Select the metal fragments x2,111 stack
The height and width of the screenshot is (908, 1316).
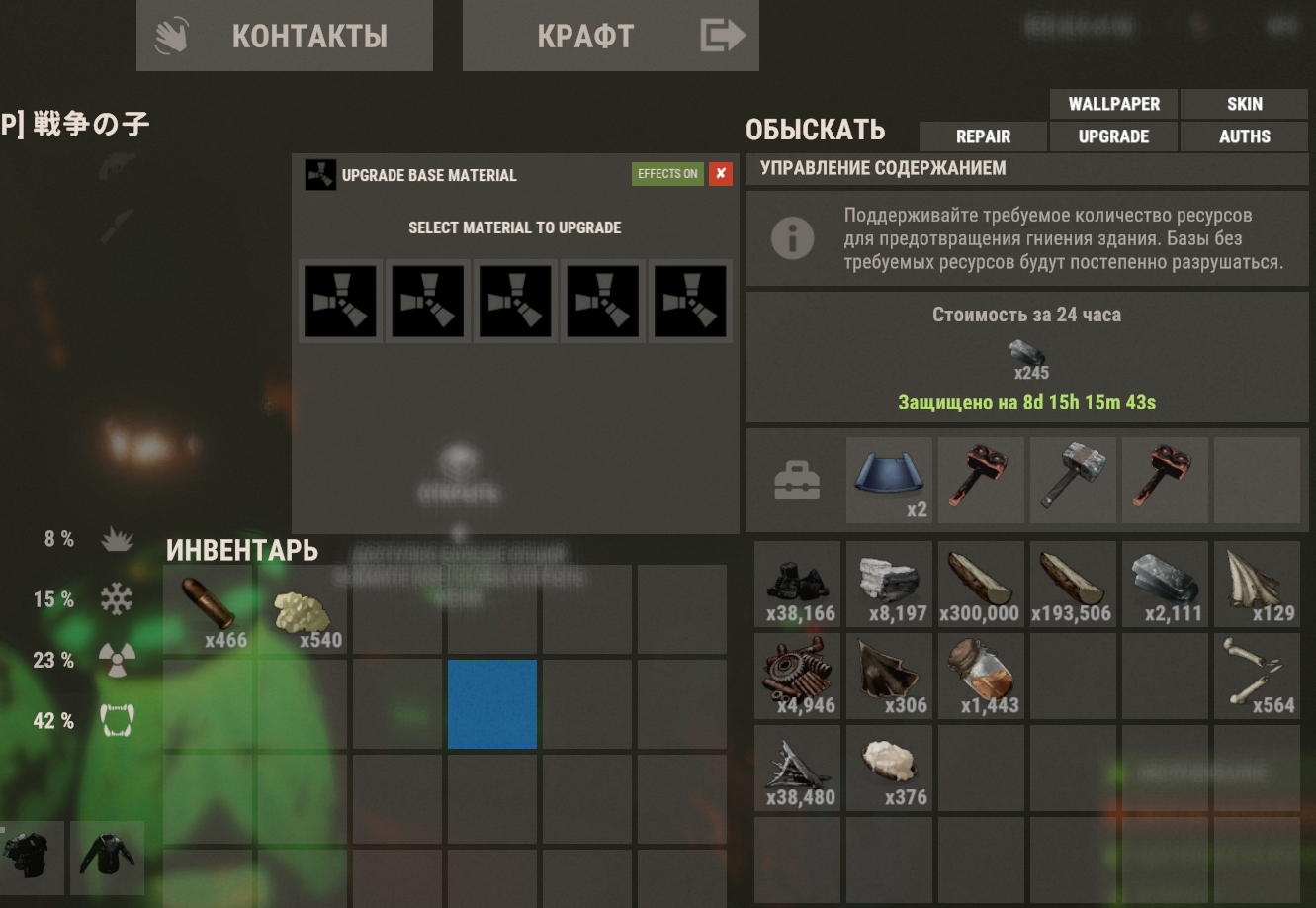[x=1165, y=584]
